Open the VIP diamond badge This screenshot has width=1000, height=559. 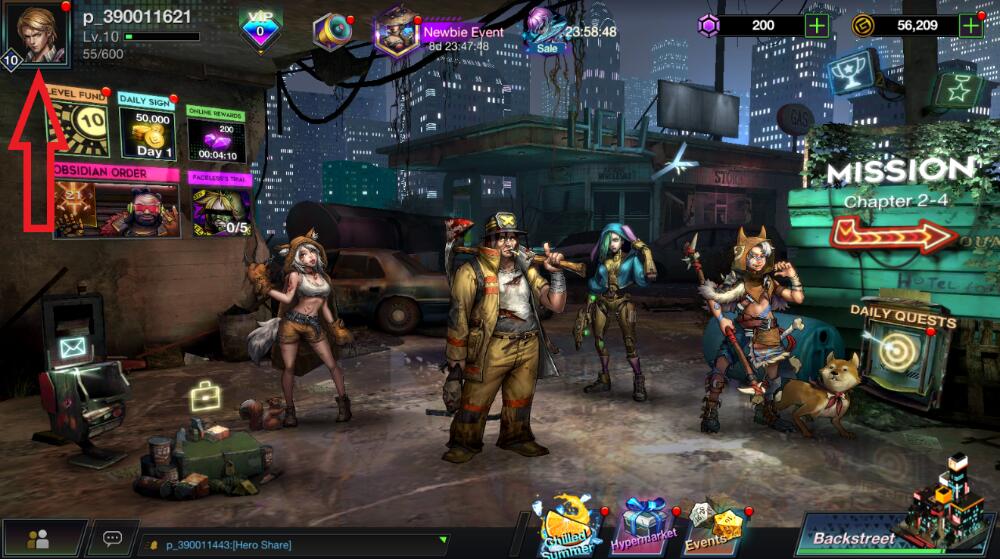point(260,30)
